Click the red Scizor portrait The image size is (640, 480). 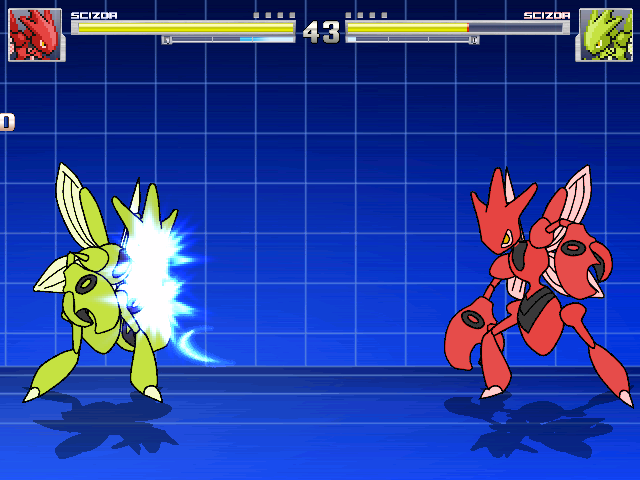[35, 35]
